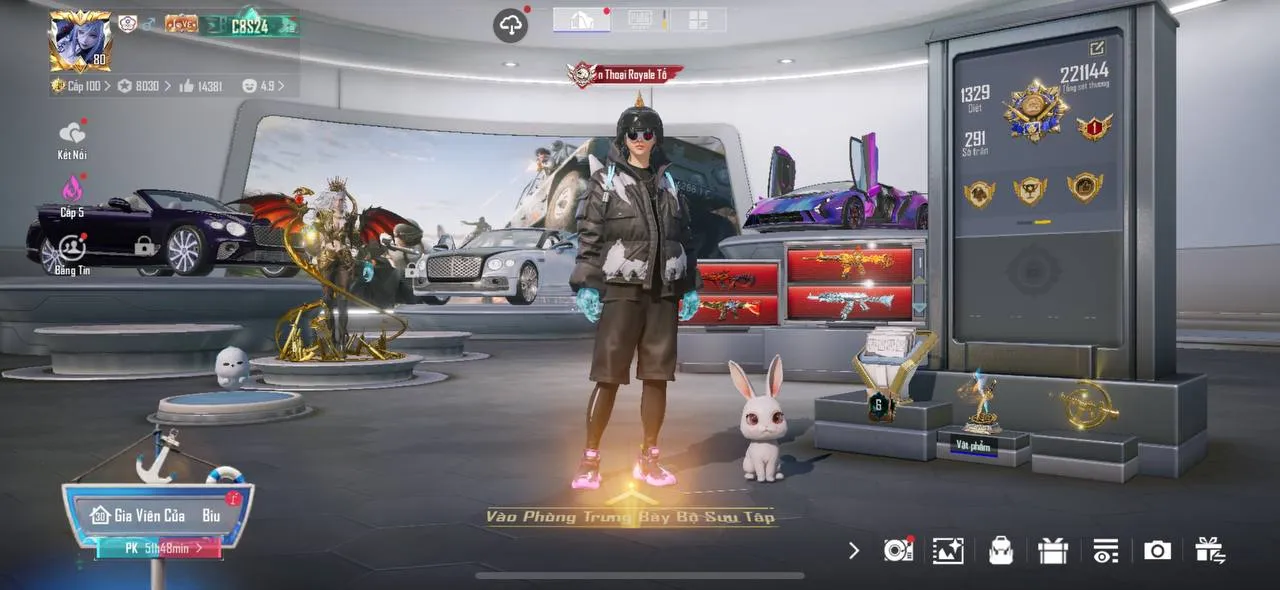The image size is (1280, 590).
Task: Open the sparkle picture gallery icon
Action: tap(948, 550)
